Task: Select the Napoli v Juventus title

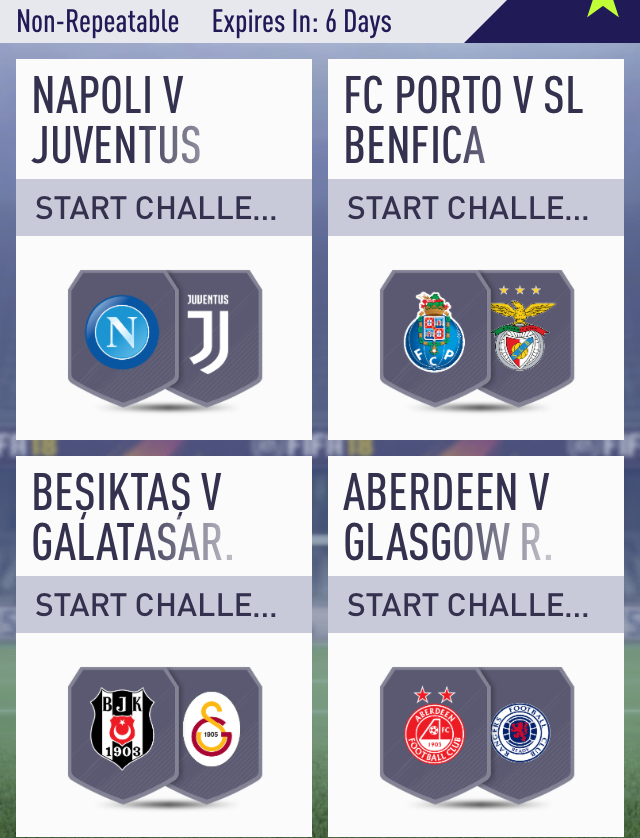Action: (118, 120)
